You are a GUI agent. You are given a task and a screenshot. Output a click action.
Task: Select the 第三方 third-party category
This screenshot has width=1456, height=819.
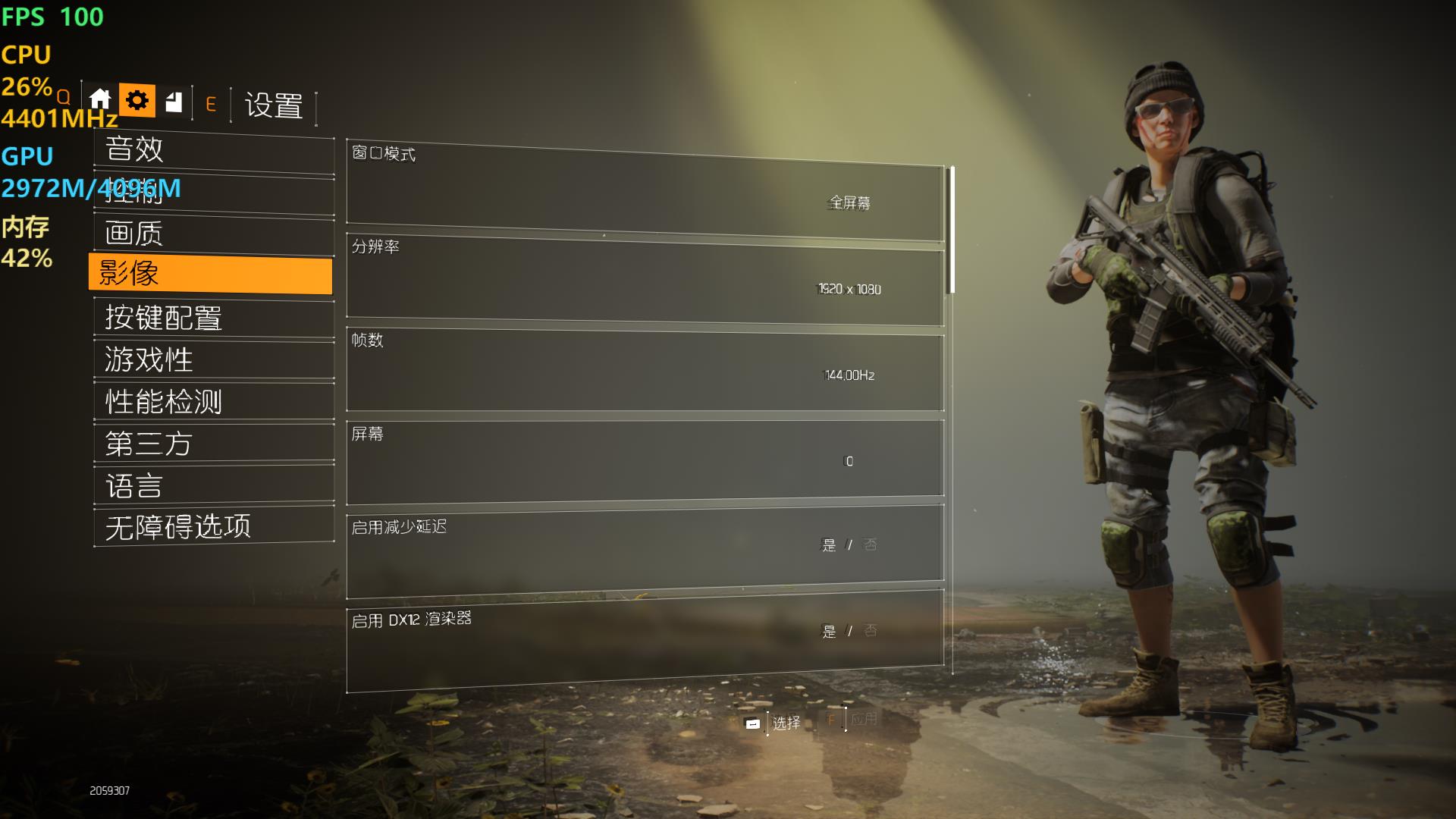click(x=213, y=444)
